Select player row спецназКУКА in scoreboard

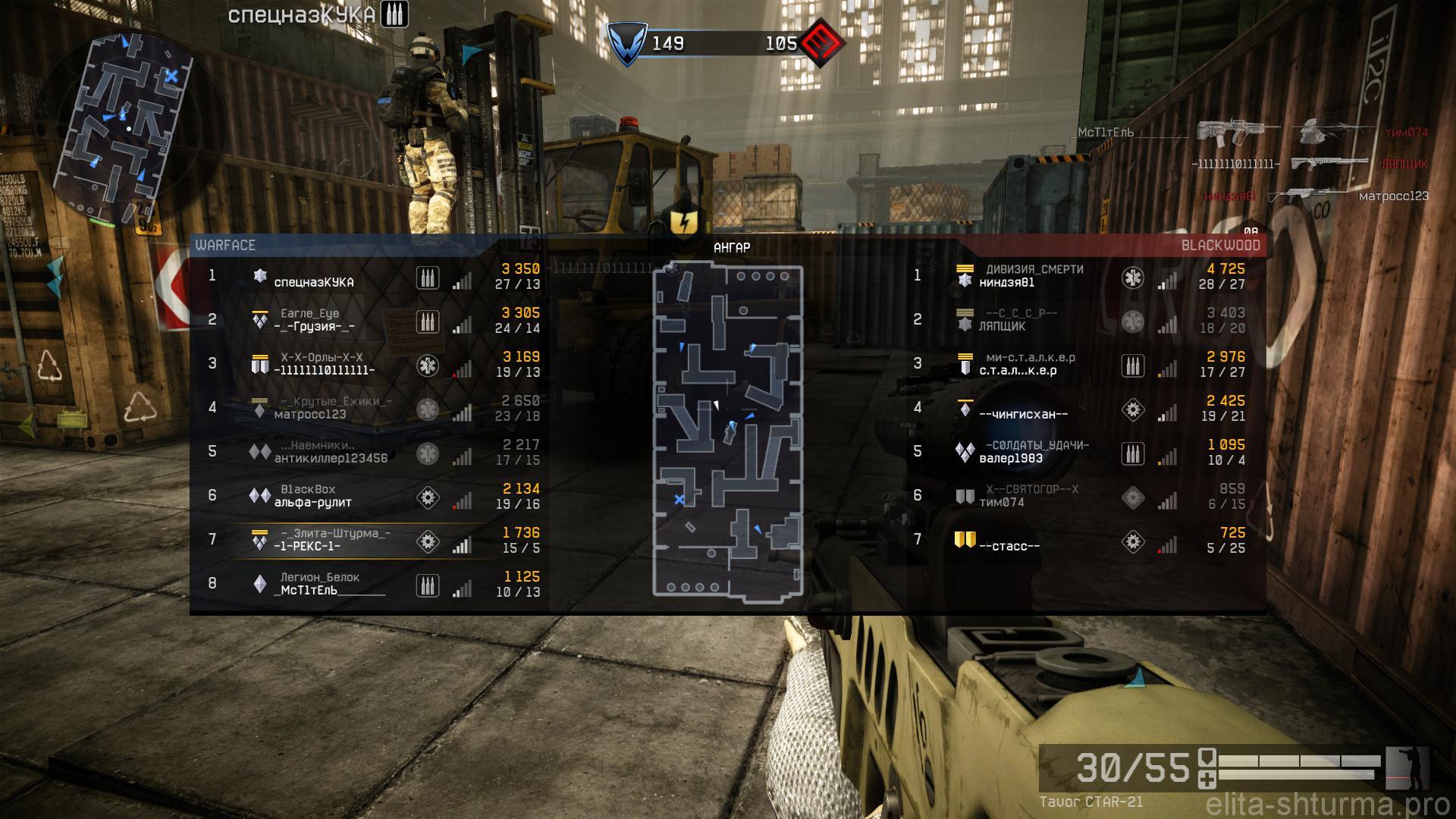pos(364,278)
